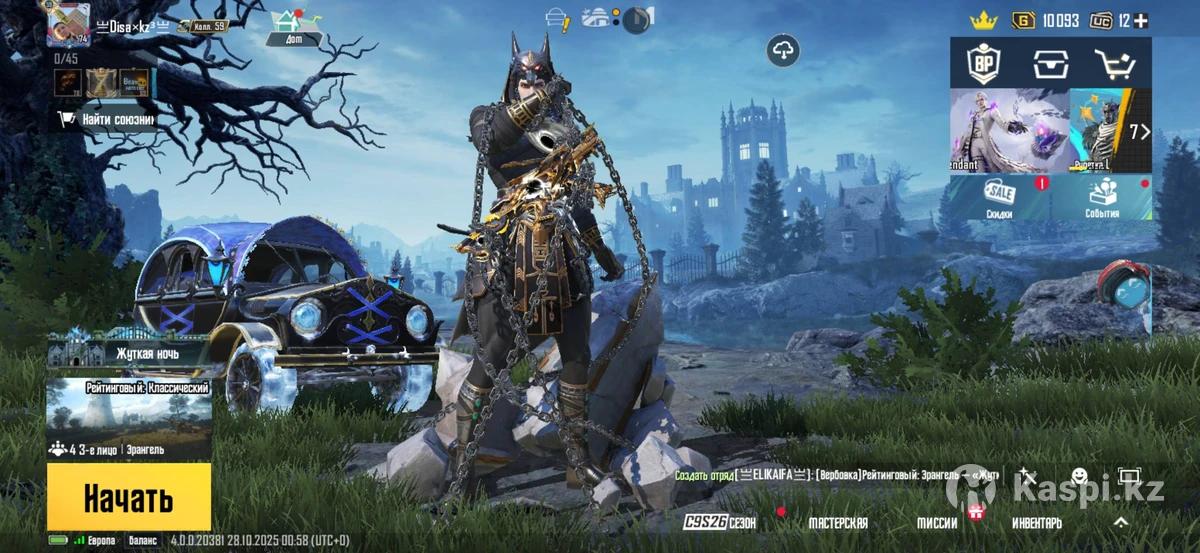Open the player profile avatar
This screenshot has height=553, width=1200.
click(x=68, y=24)
